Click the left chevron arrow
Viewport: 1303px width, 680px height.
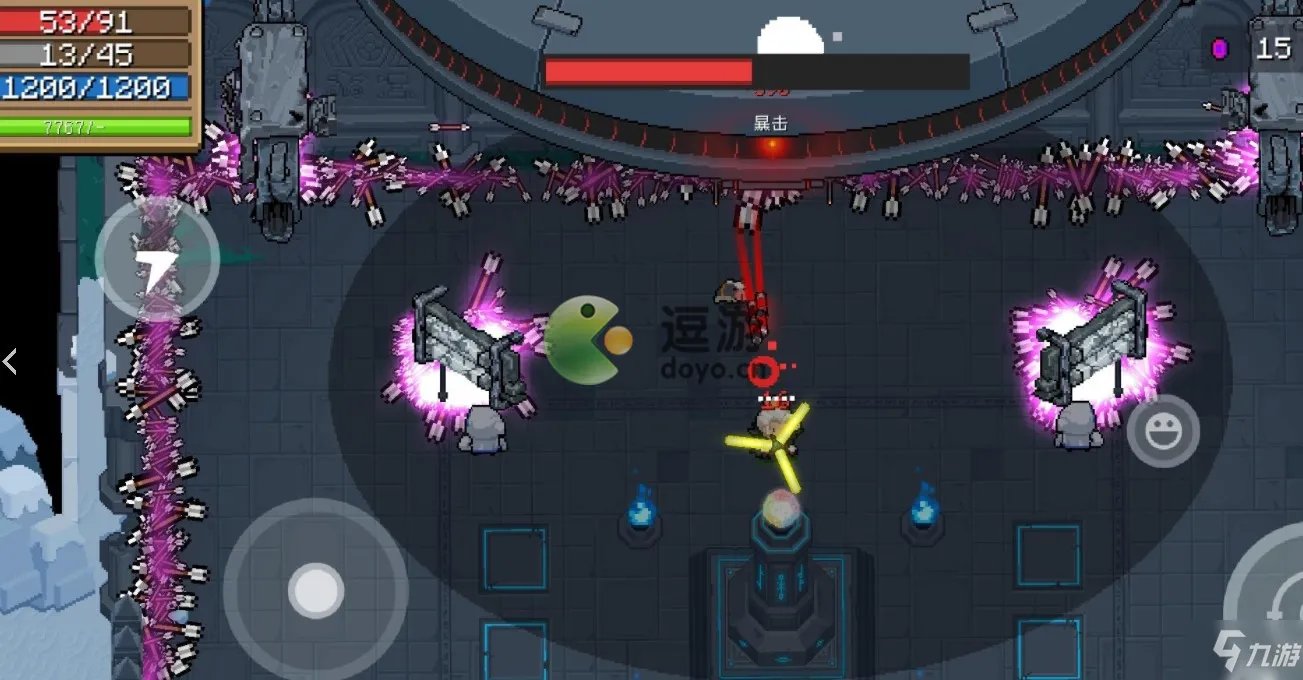(x=10, y=362)
